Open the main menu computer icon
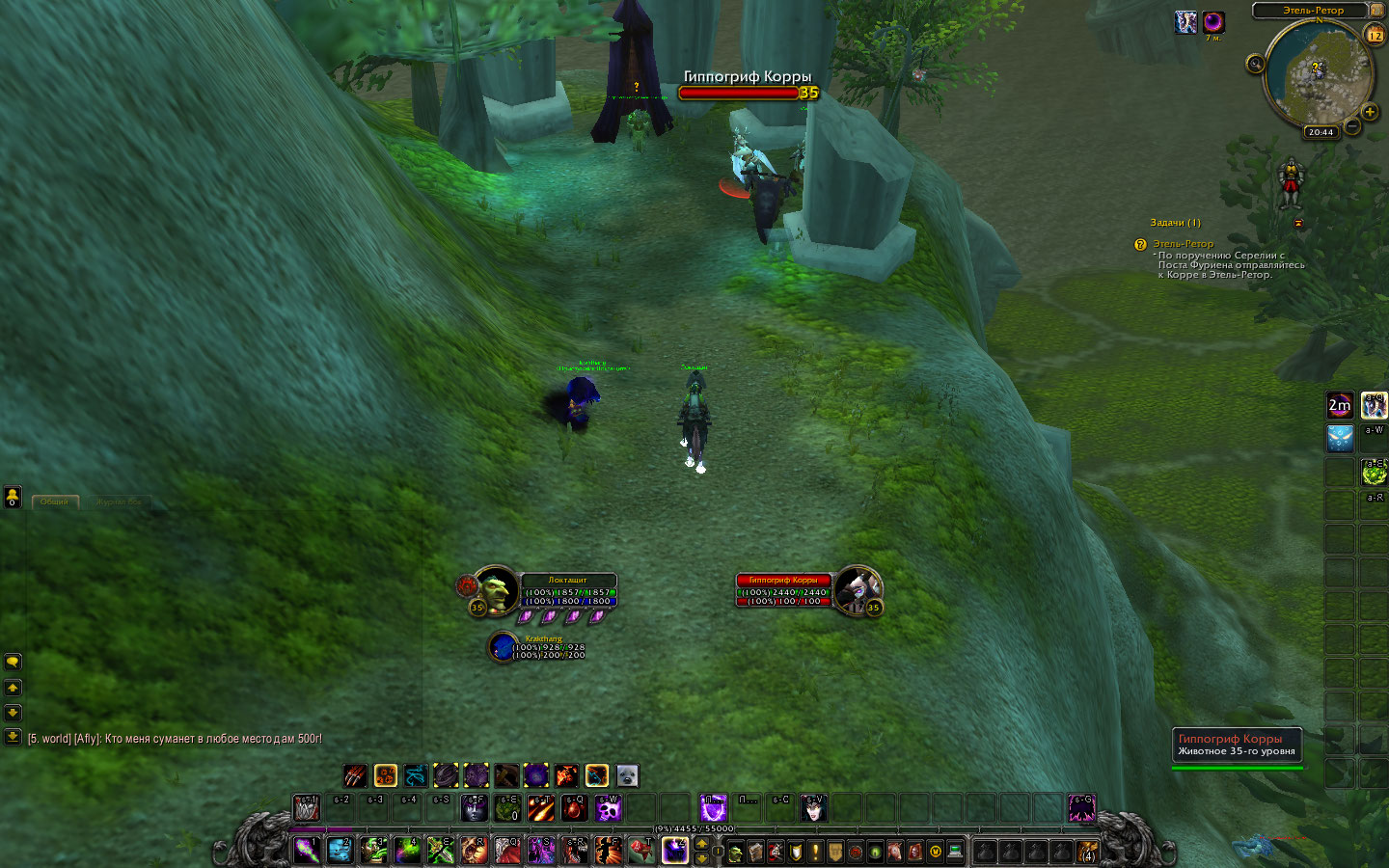Image resolution: width=1389 pixels, height=868 pixels. pos(955,852)
